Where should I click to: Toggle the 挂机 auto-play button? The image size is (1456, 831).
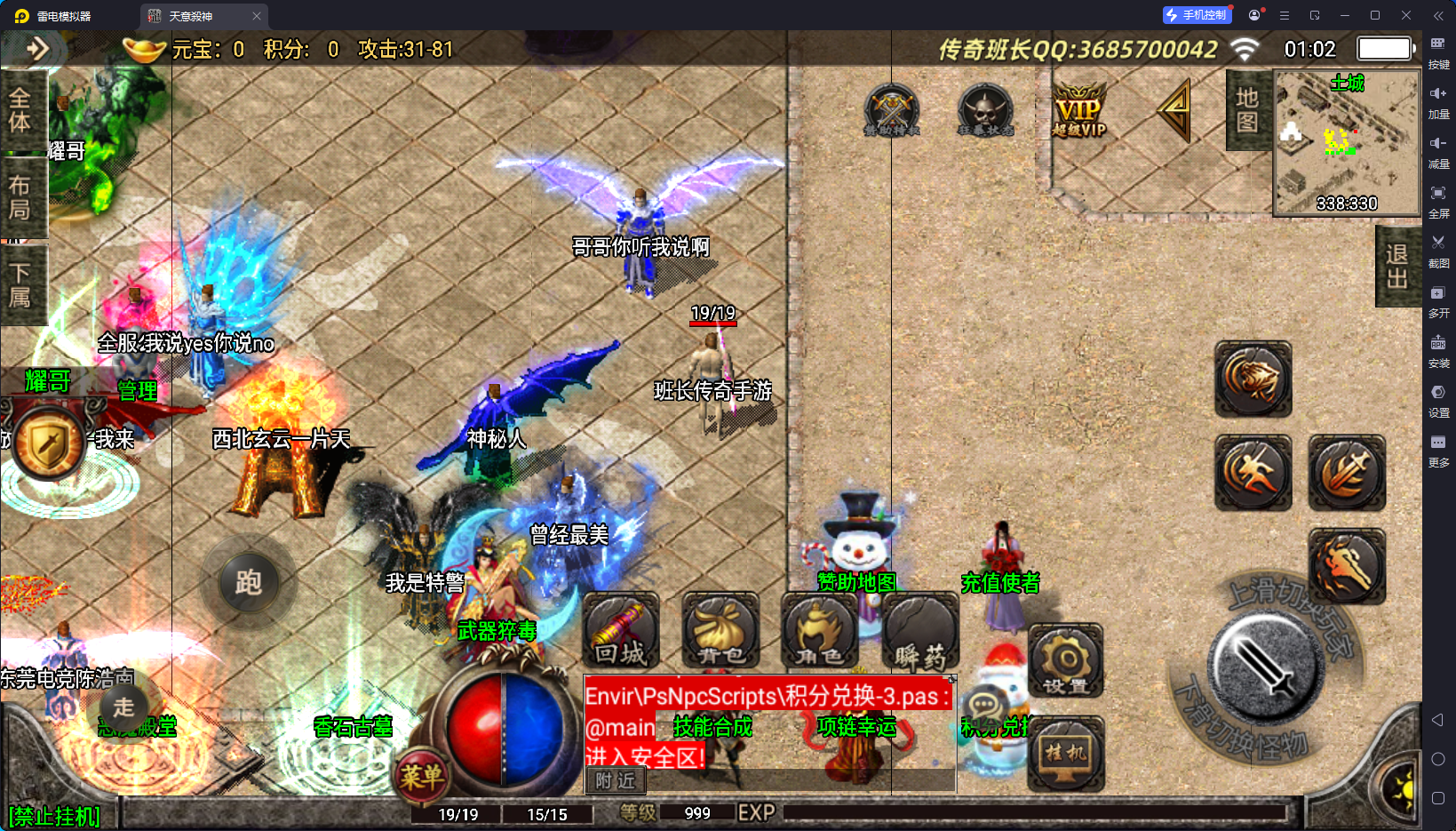pyautogui.click(x=1066, y=754)
